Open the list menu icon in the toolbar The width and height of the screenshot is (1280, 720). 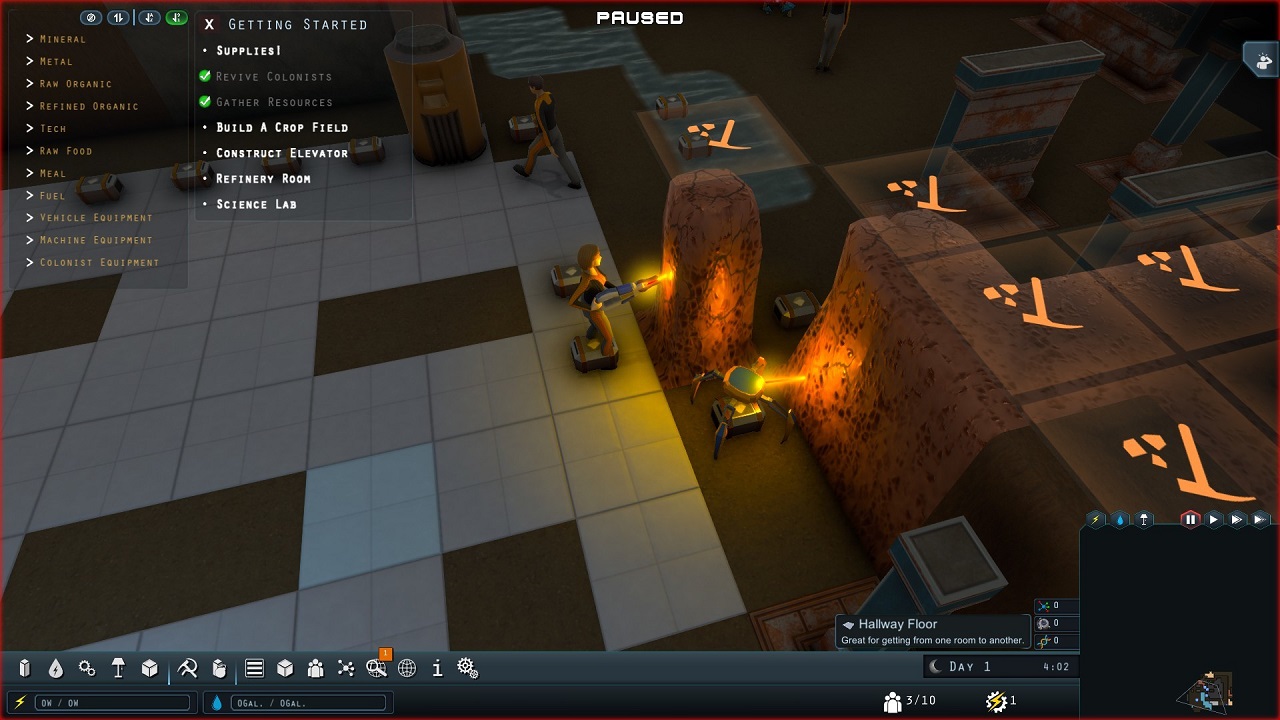coord(254,668)
